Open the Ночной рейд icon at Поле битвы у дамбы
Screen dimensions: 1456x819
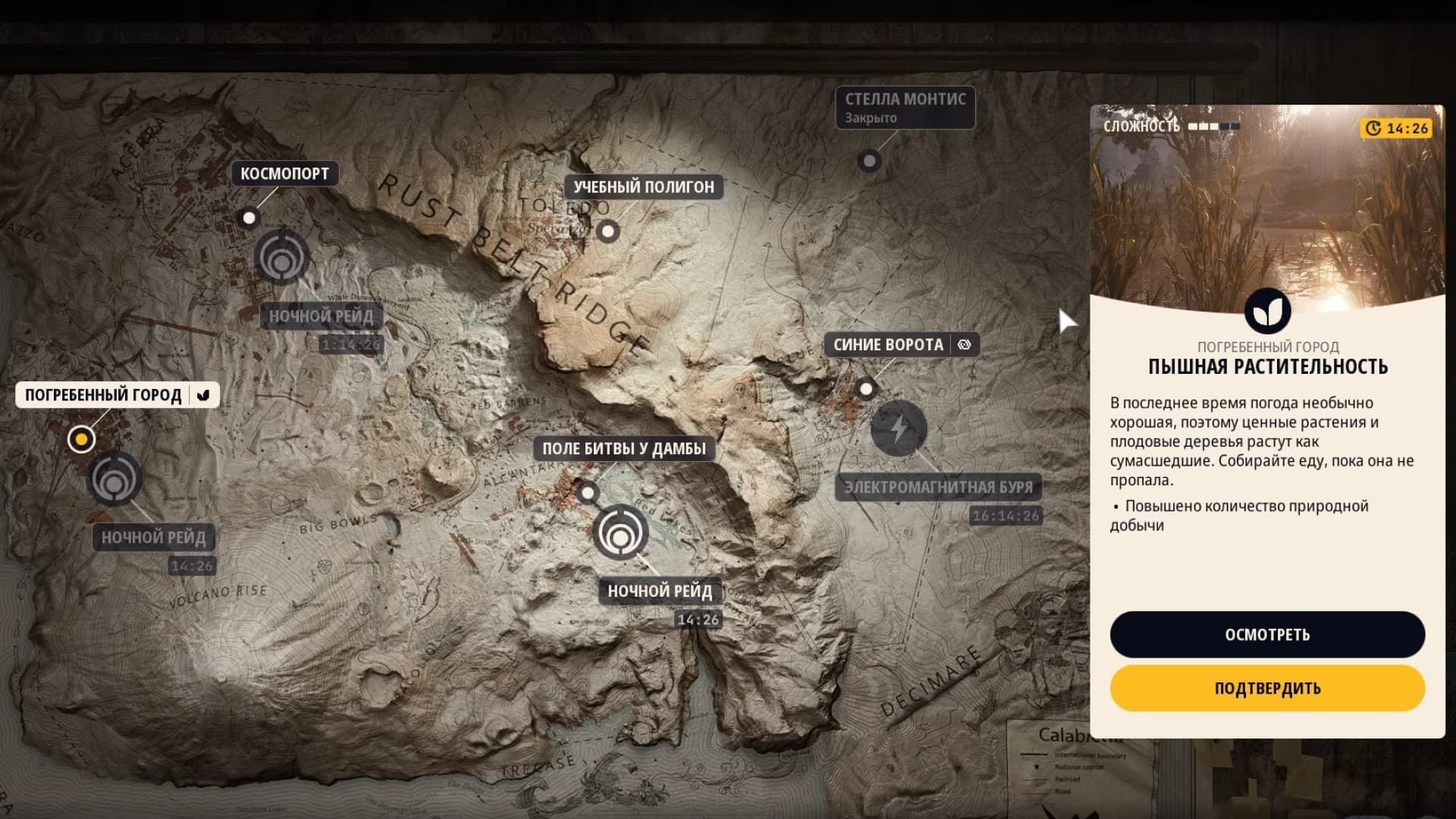click(622, 533)
